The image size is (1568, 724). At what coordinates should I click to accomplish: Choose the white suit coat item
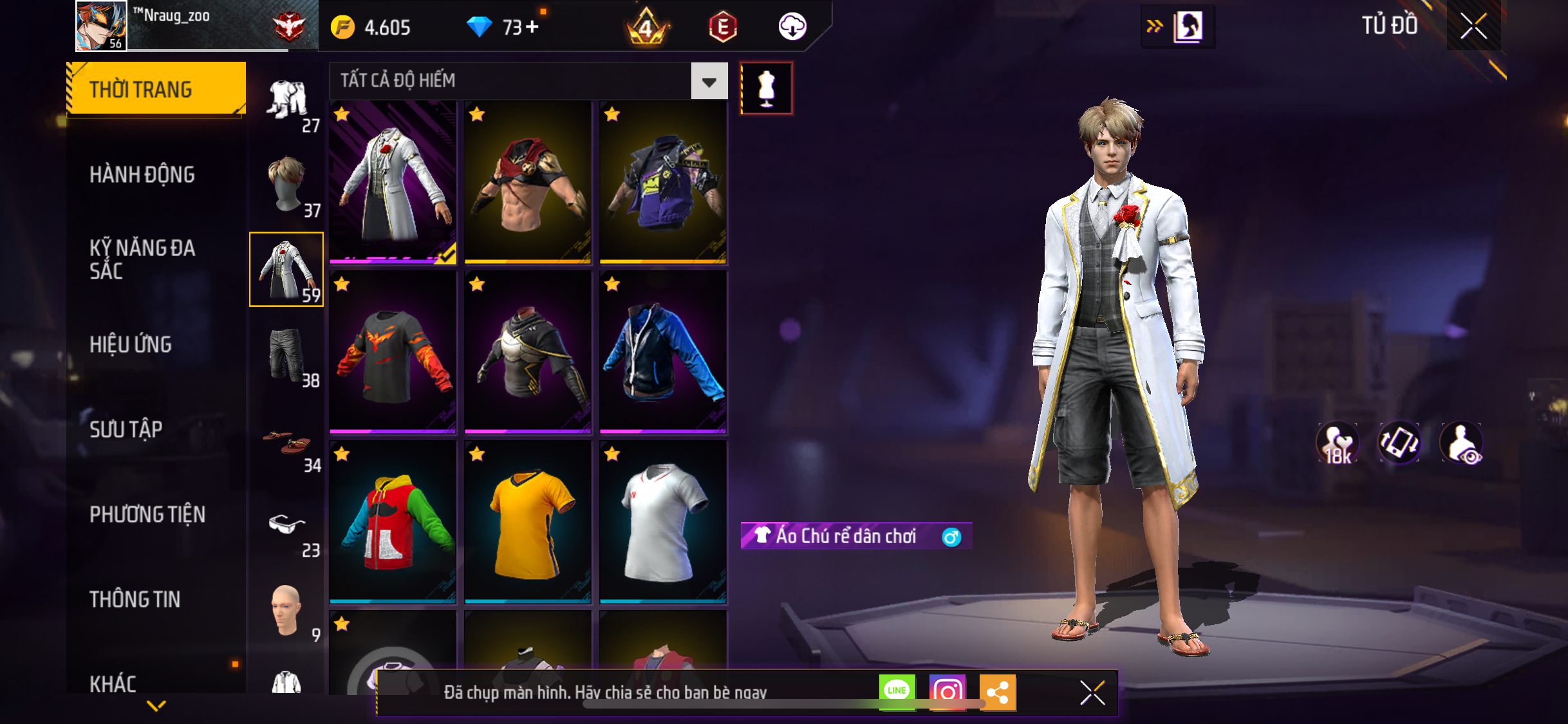coord(393,183)
